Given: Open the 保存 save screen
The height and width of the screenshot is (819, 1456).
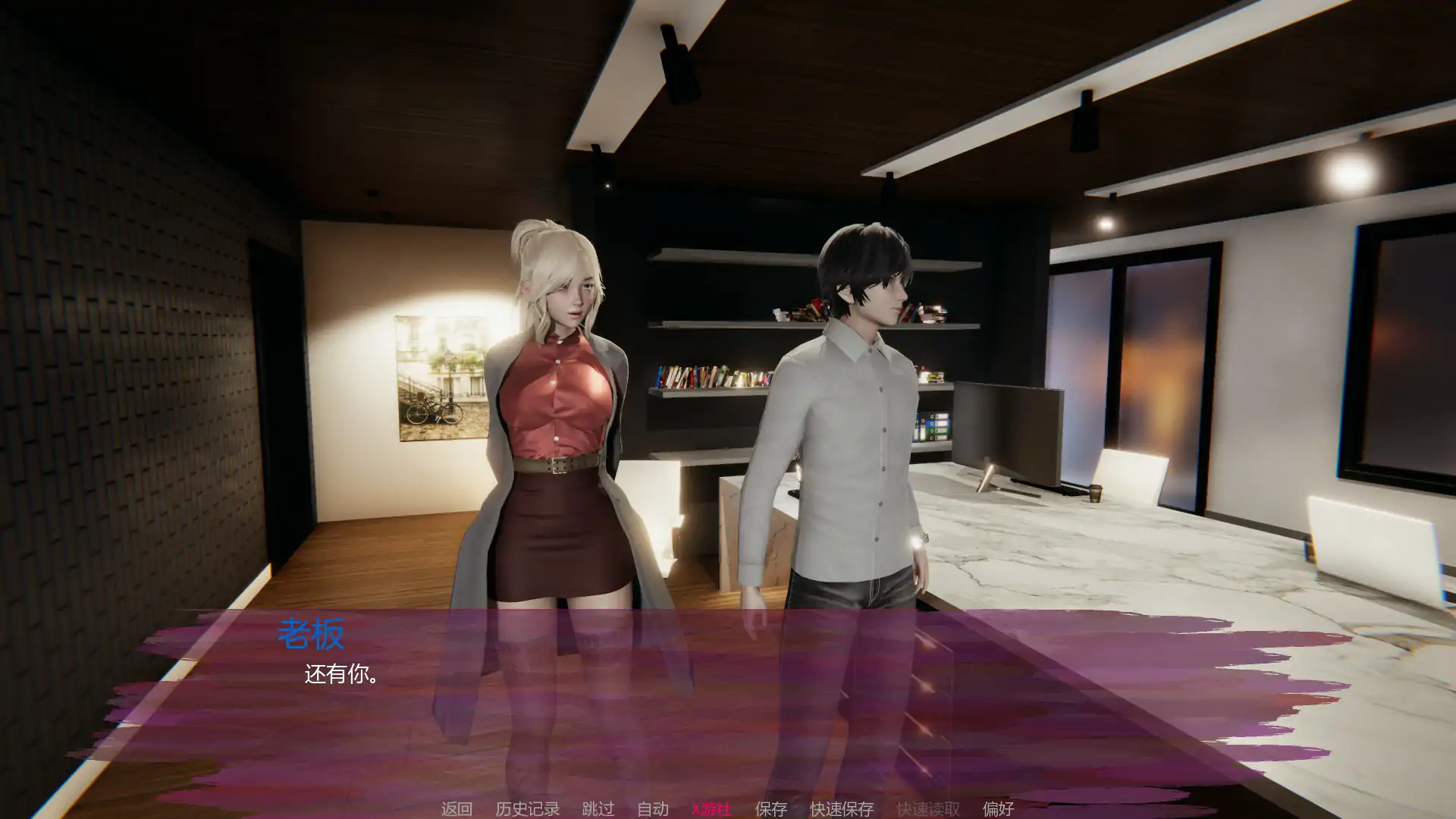Looking at the screenshot, I should 770,809.
